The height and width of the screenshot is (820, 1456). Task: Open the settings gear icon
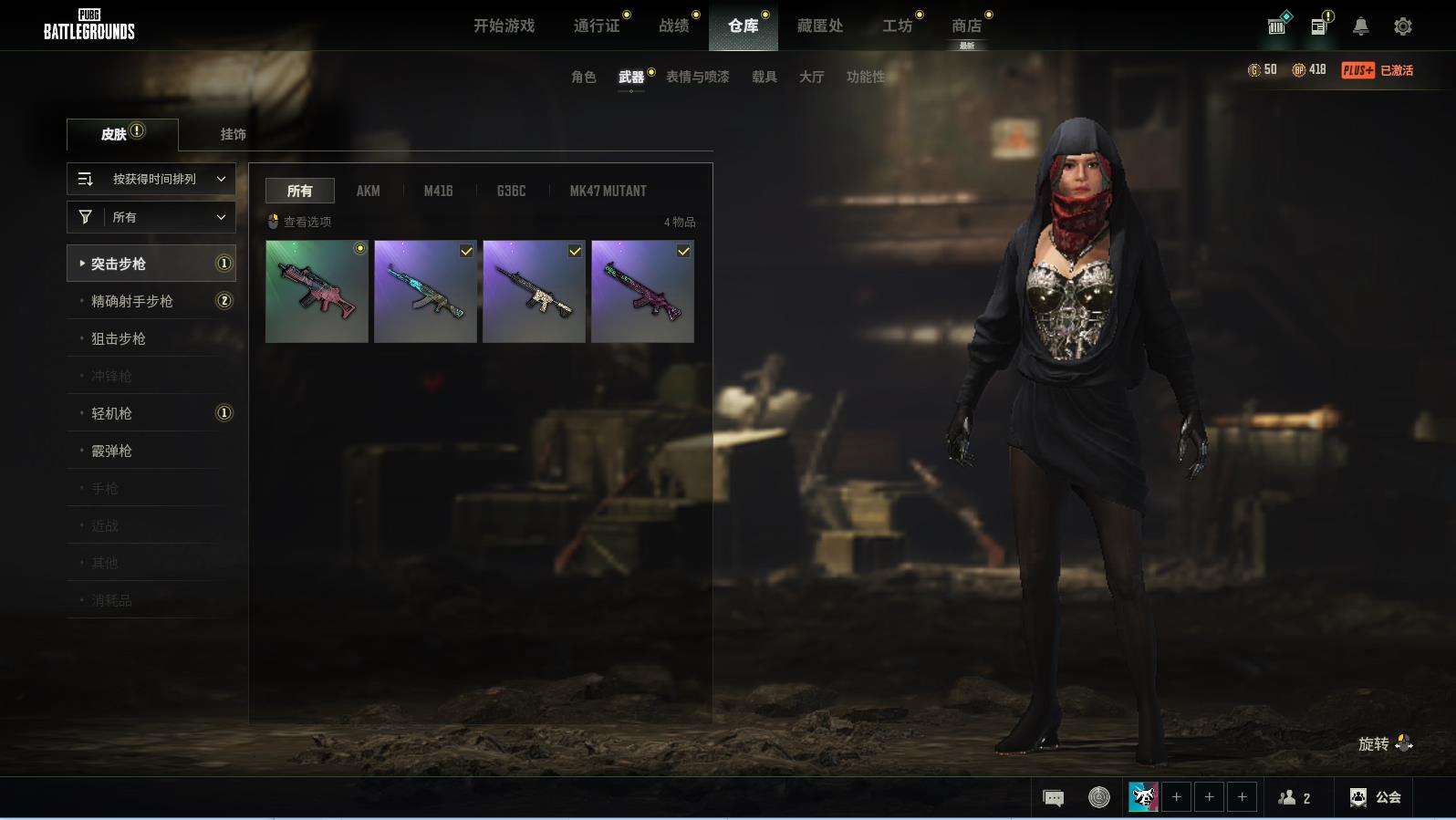(x=1402, y=26)
